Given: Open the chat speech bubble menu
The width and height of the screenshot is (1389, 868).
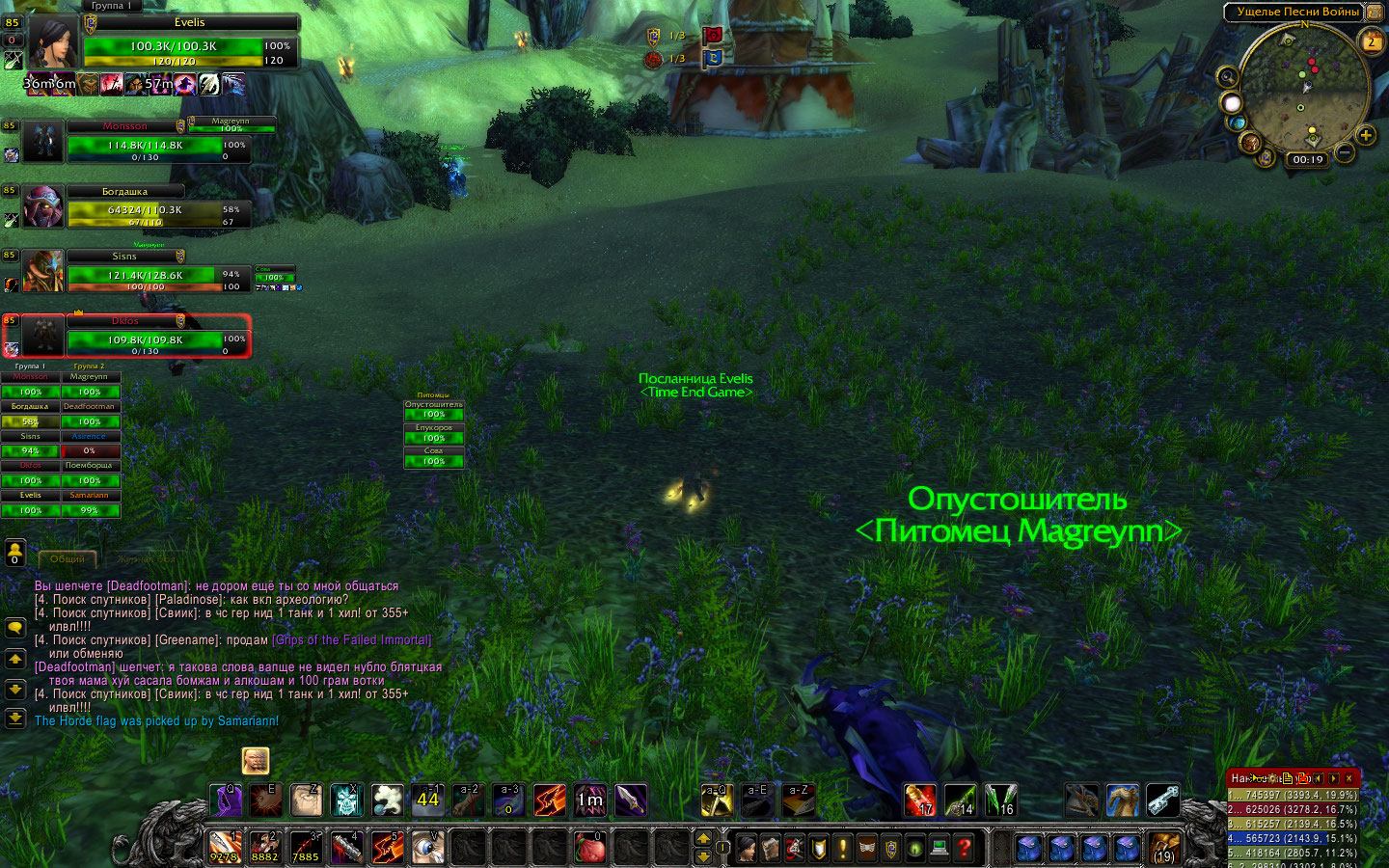Looking at the screenshot, I should pos(15,628).
